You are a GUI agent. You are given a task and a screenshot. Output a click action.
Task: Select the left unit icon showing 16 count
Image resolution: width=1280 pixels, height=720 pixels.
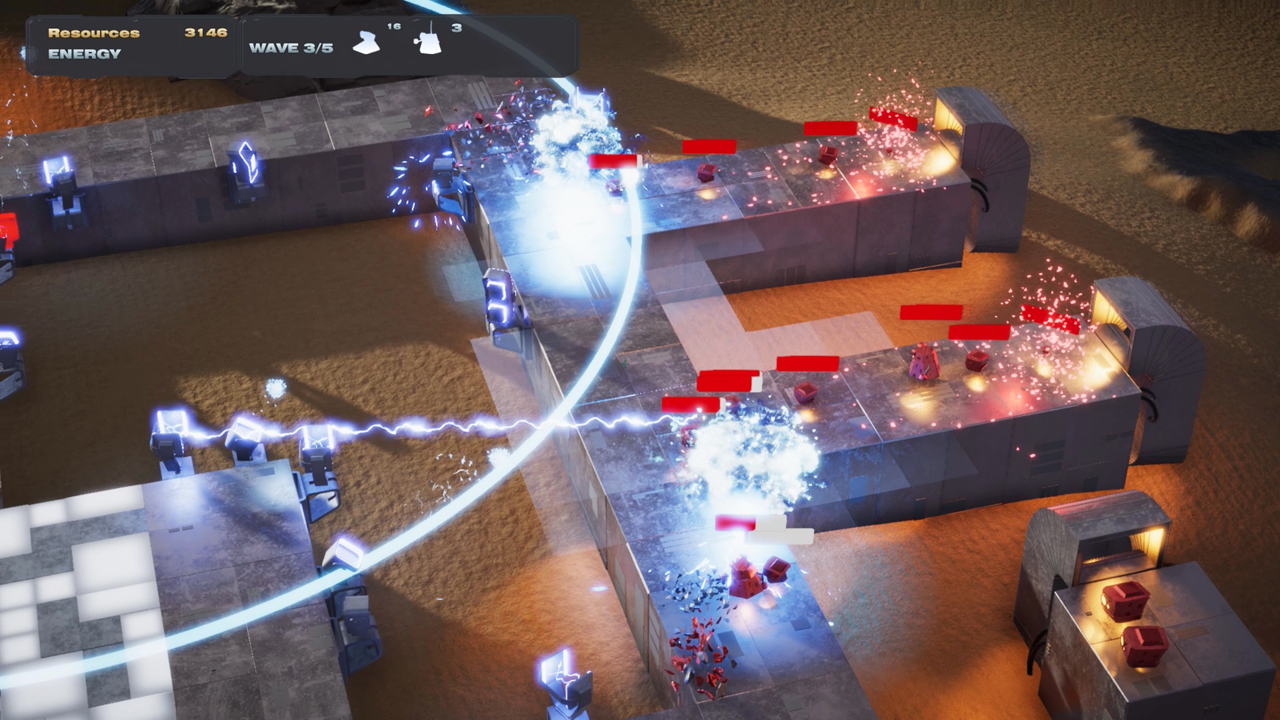[x=366, y=41]
